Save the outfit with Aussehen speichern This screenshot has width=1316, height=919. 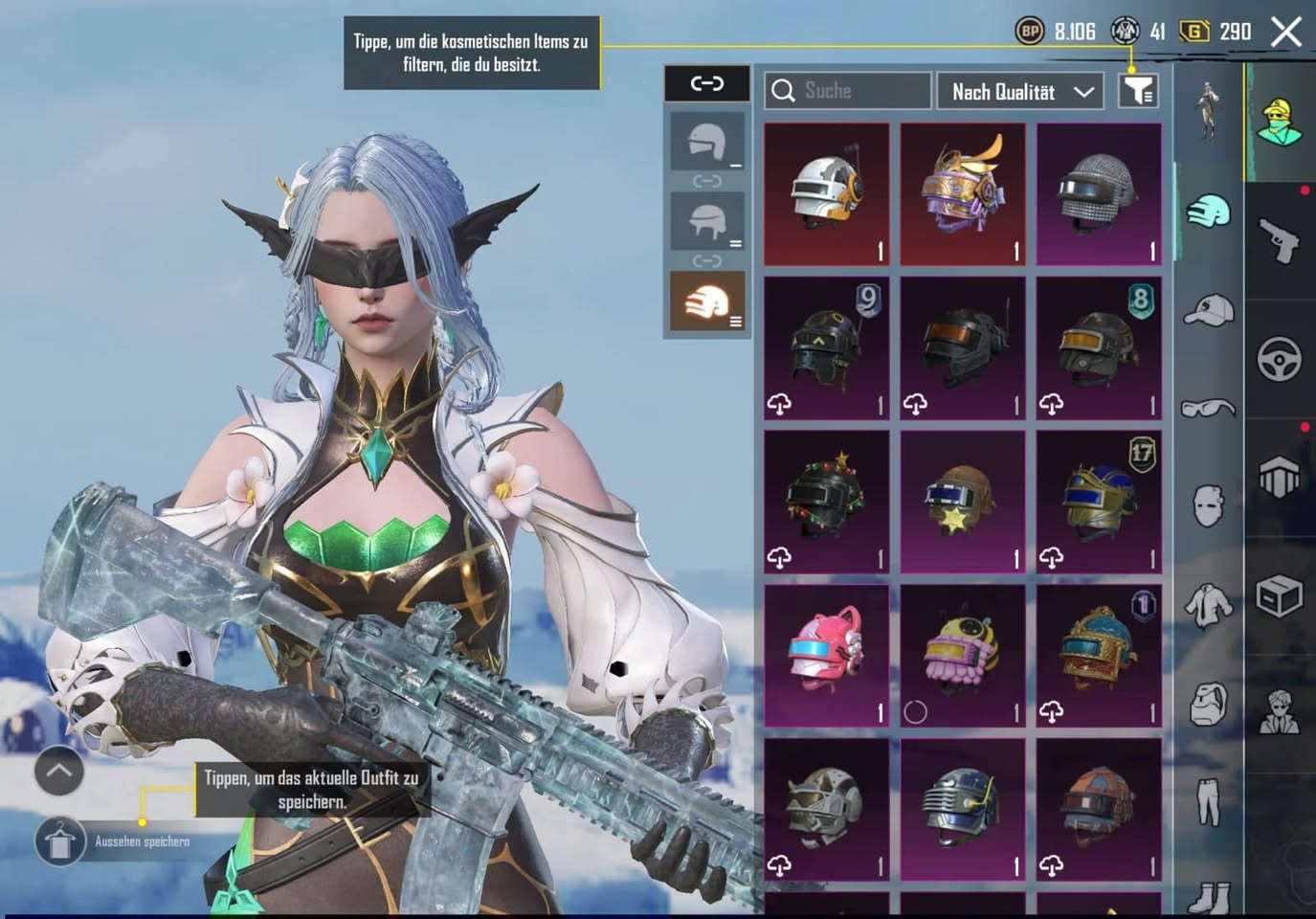60,841
